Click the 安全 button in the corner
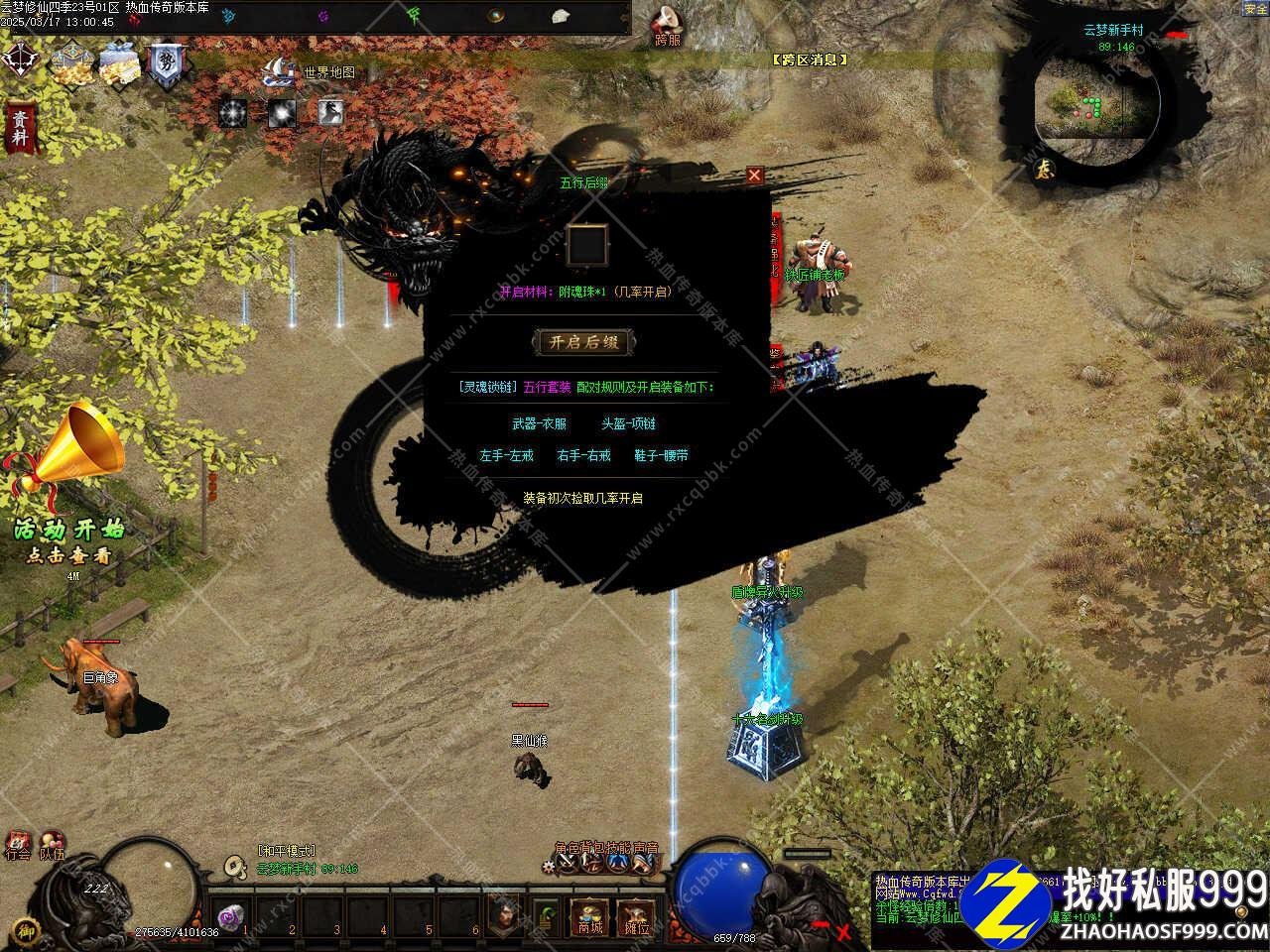This screenshot has width=1270, height=952. coord(1255,9)
